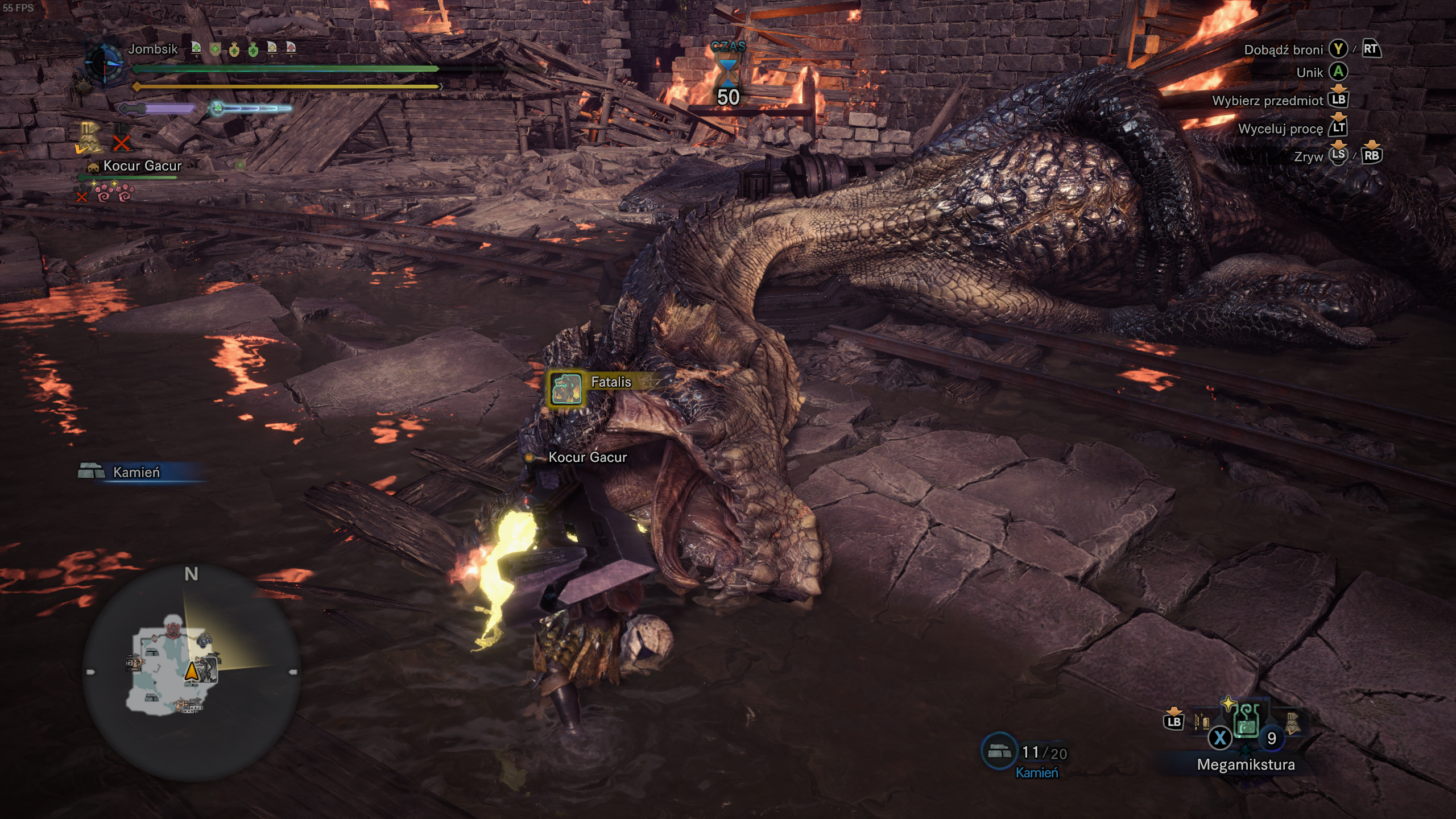This screenshot has width=1456, height=819.
Task: Click the Kocur Gacur floating name tag
Action: 587,457
